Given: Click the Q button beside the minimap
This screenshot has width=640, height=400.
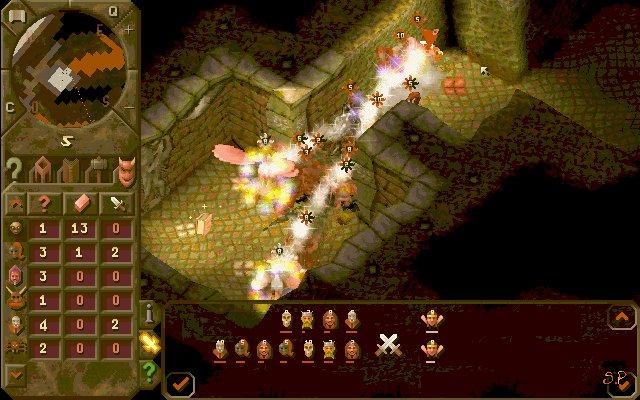Looking at the screenshot, I should coord(113,11).
